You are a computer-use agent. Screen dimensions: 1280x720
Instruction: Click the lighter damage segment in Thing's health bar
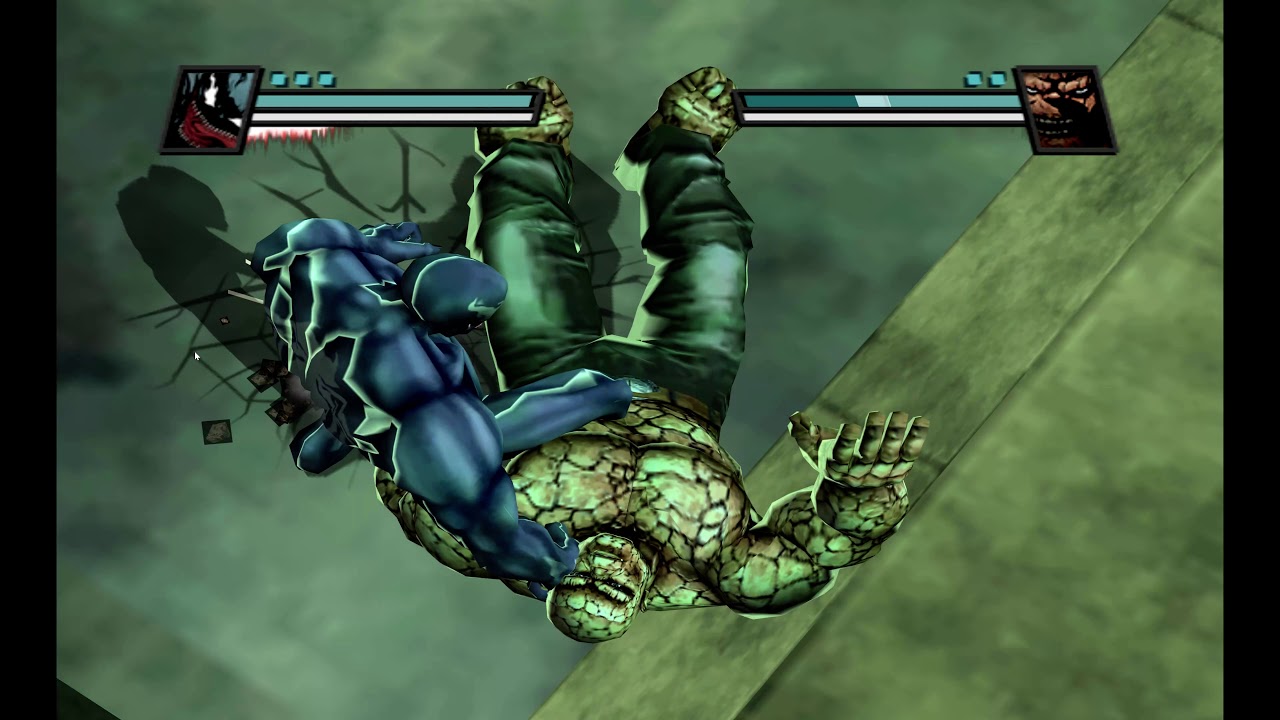click(x=871, y=100)
